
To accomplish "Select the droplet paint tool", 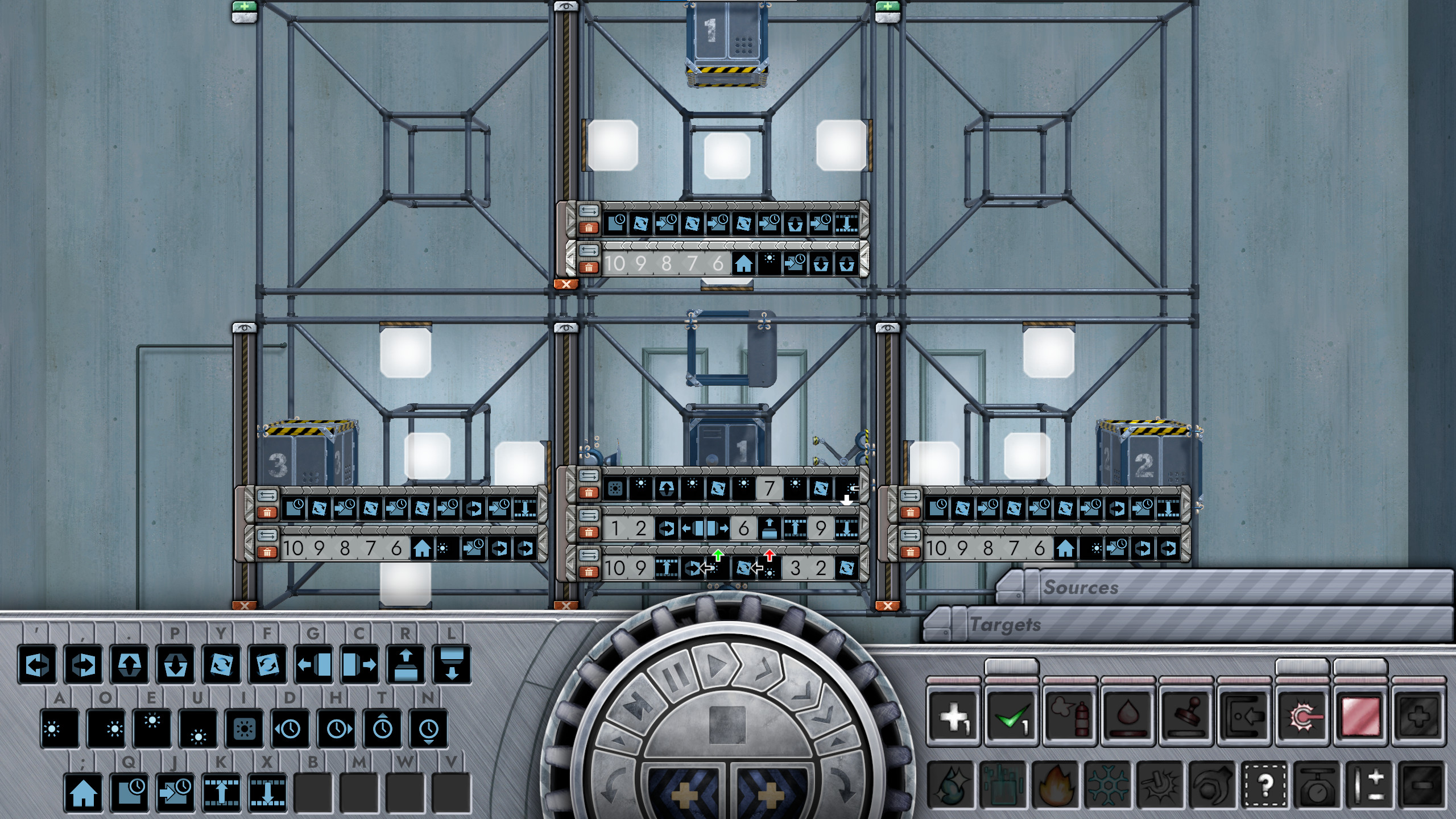I will [x=1128, y=715].
